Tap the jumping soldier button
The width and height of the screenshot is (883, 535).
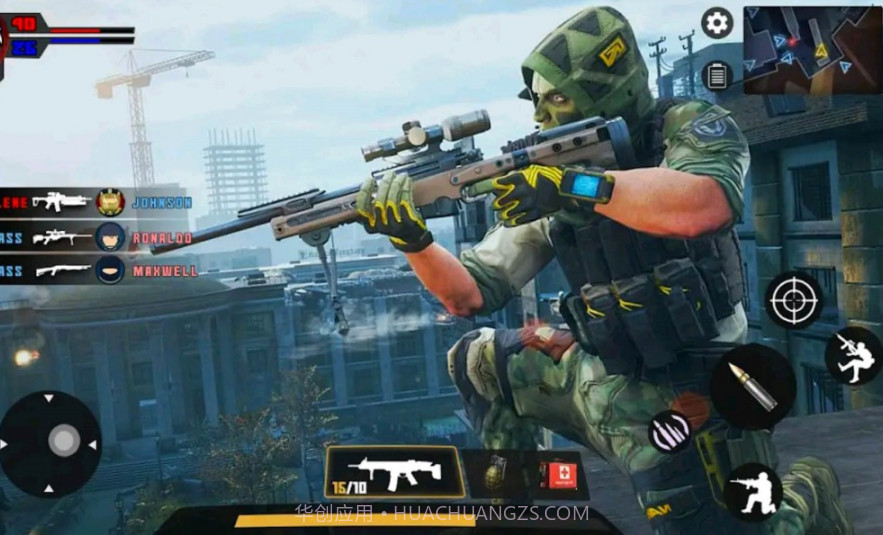[x=853, y=356]
